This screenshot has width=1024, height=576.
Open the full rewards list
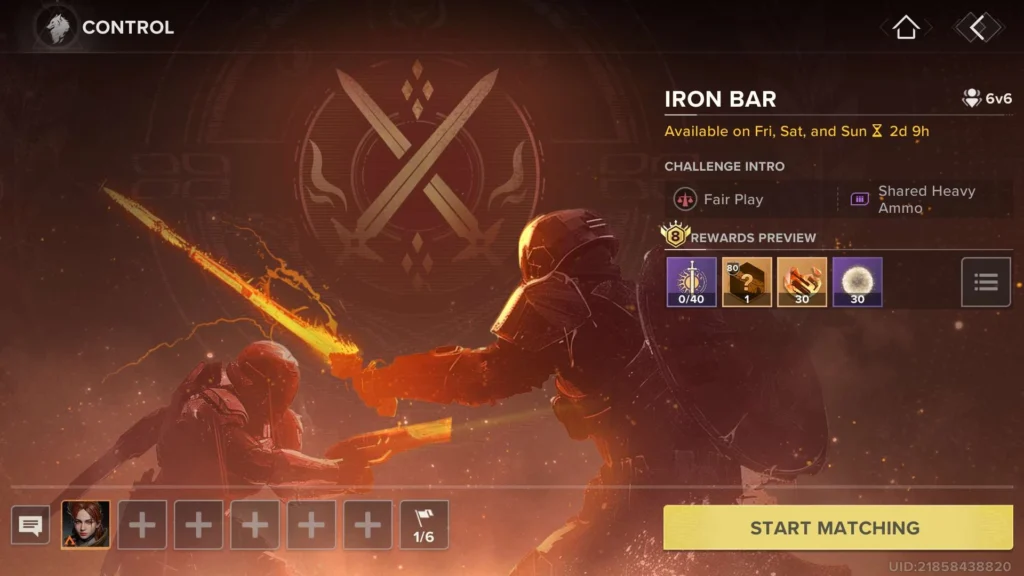pyautogui.click(x=986, y=282)
